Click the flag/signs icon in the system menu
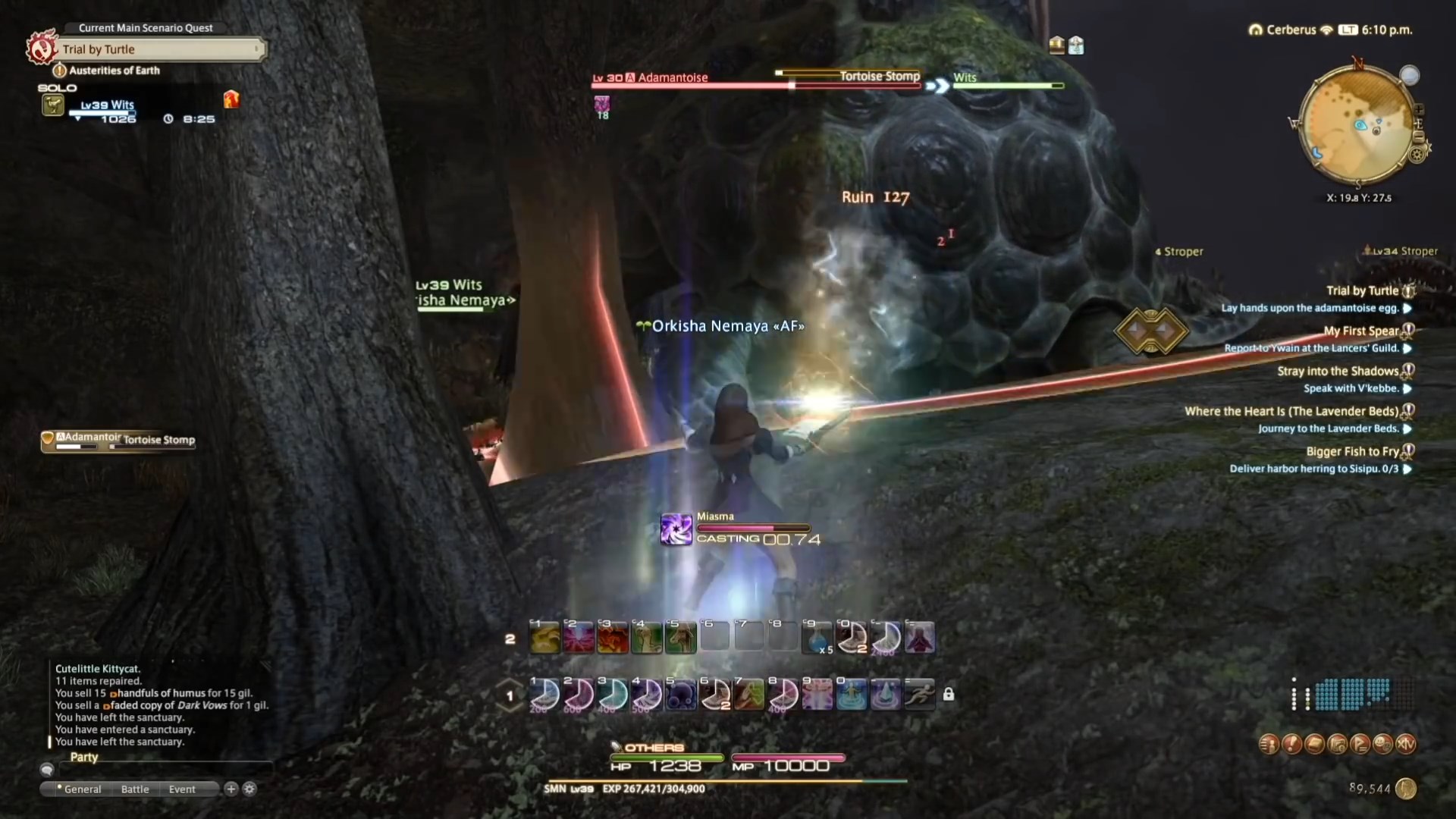The width and height of the screenshot is (1456, 819). (1362, 745)
